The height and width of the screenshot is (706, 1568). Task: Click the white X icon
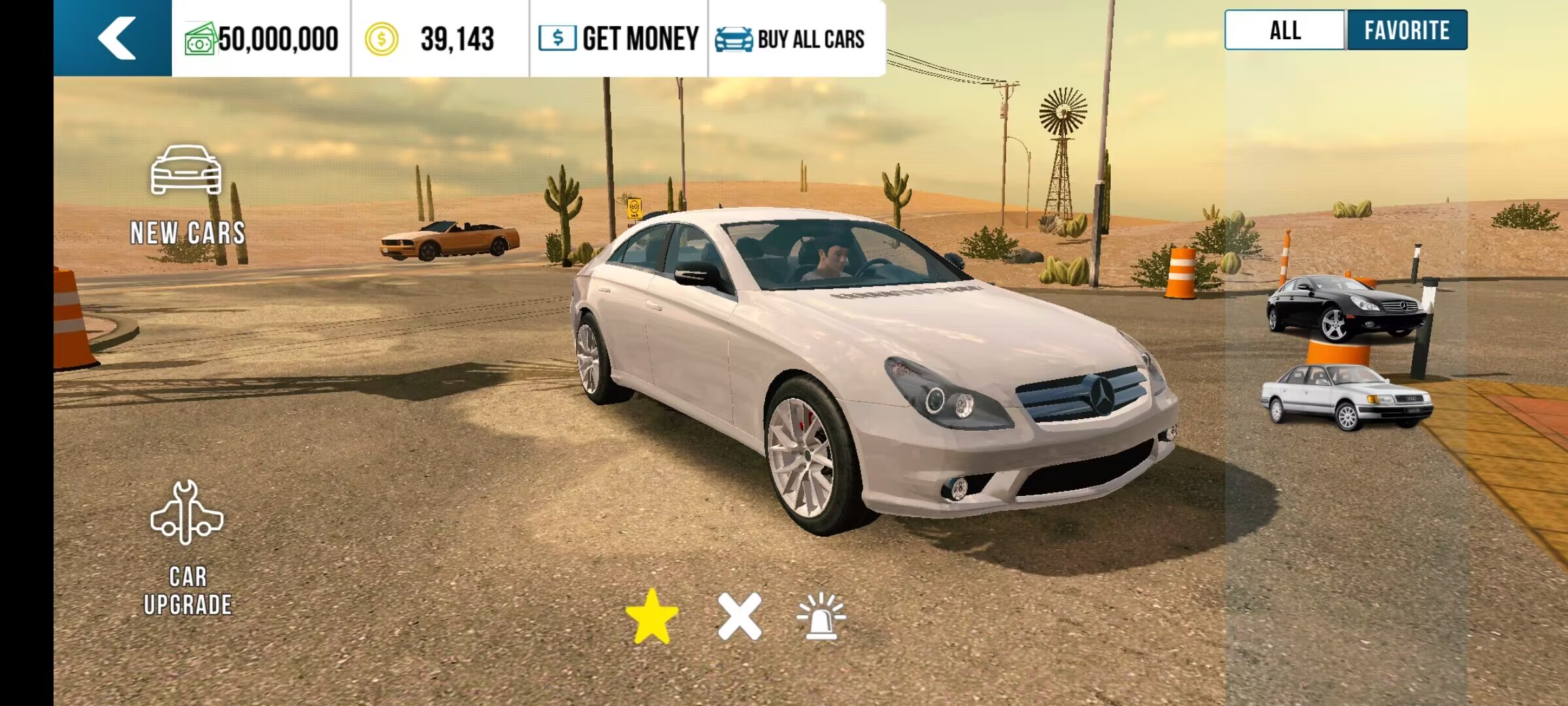click(x=740, y=616)
